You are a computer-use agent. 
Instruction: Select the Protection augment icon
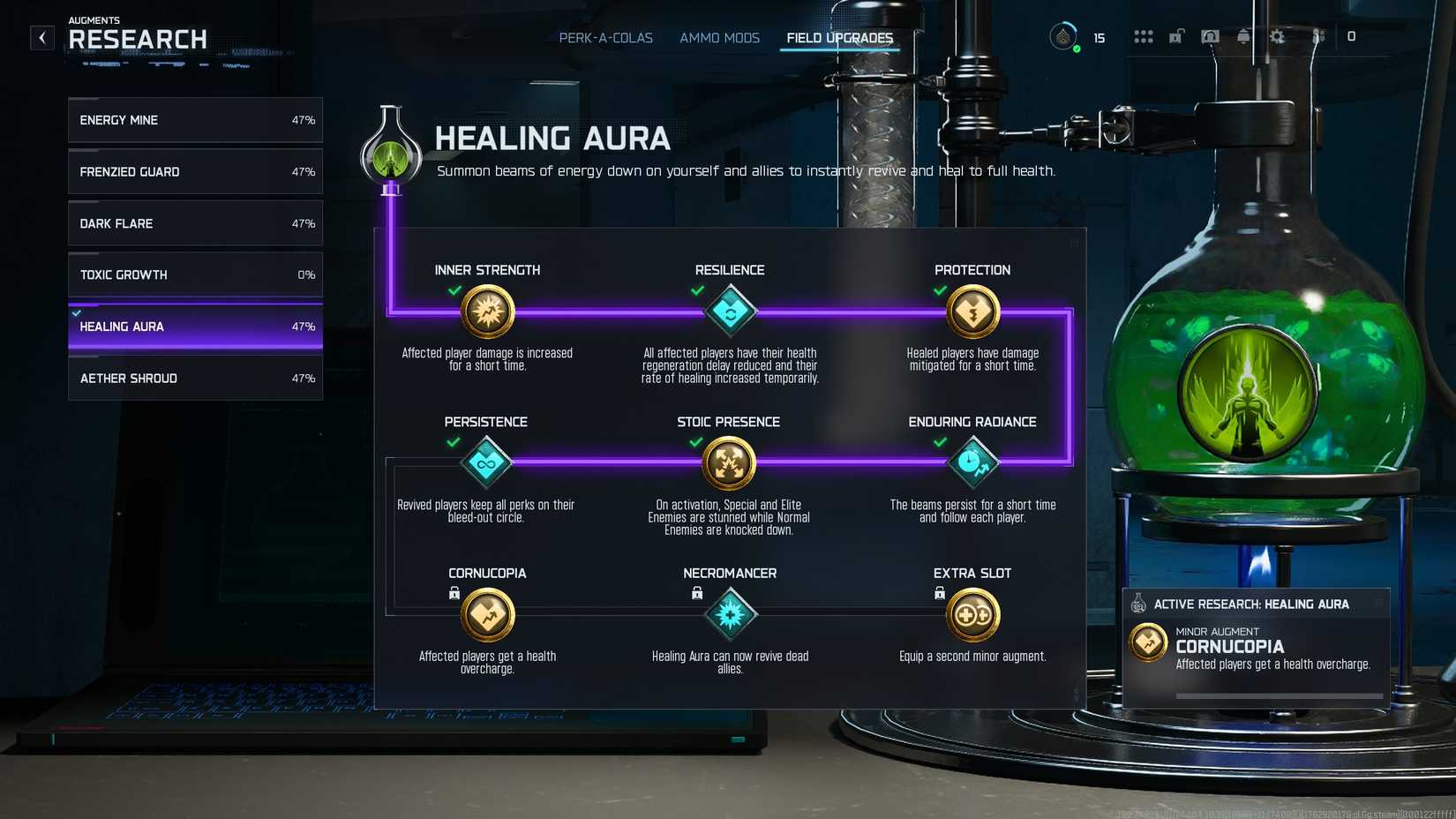972,312
